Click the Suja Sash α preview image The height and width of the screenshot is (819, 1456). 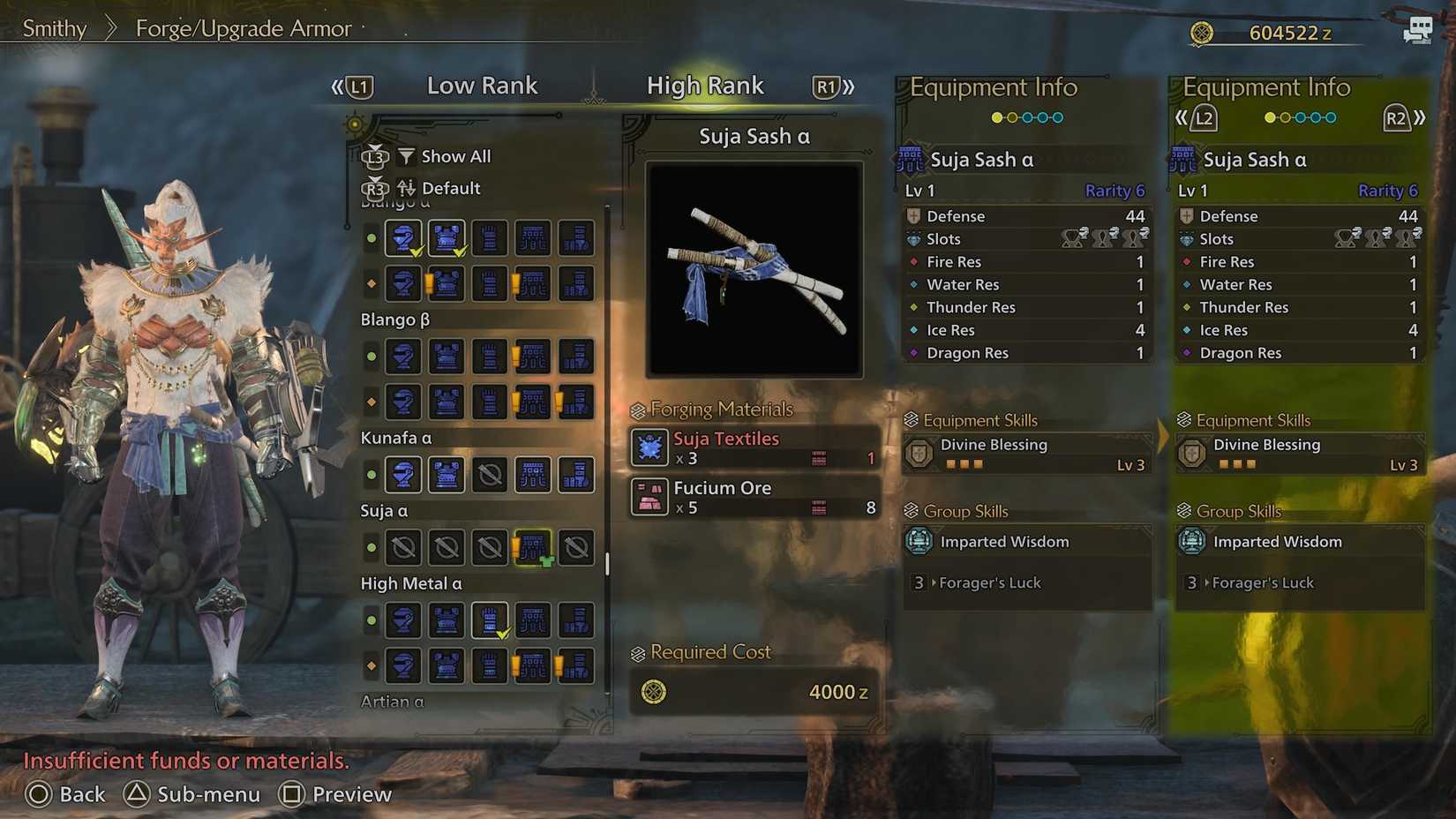[753, 267]
